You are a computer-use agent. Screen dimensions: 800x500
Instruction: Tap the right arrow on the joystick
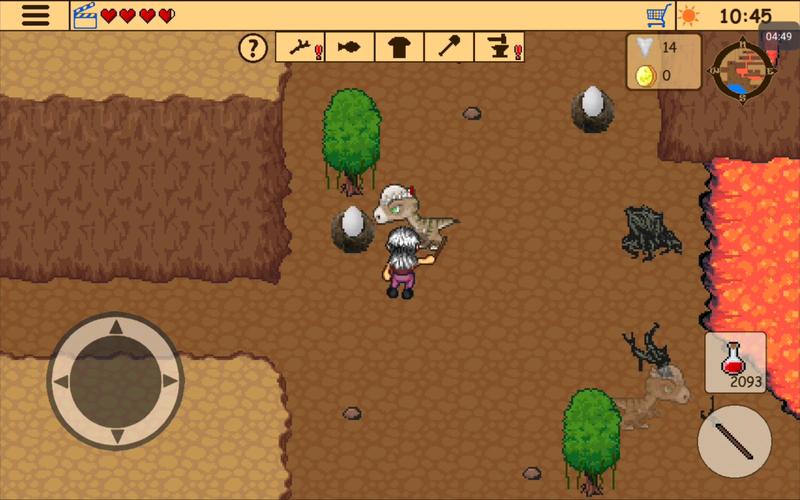pos(169,381)
